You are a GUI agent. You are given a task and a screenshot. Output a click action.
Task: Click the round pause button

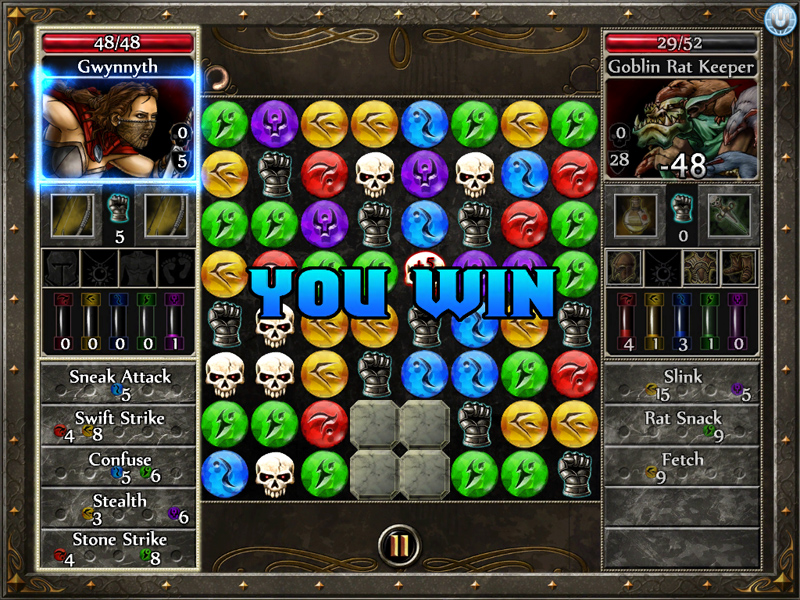(x=400, y=546)
